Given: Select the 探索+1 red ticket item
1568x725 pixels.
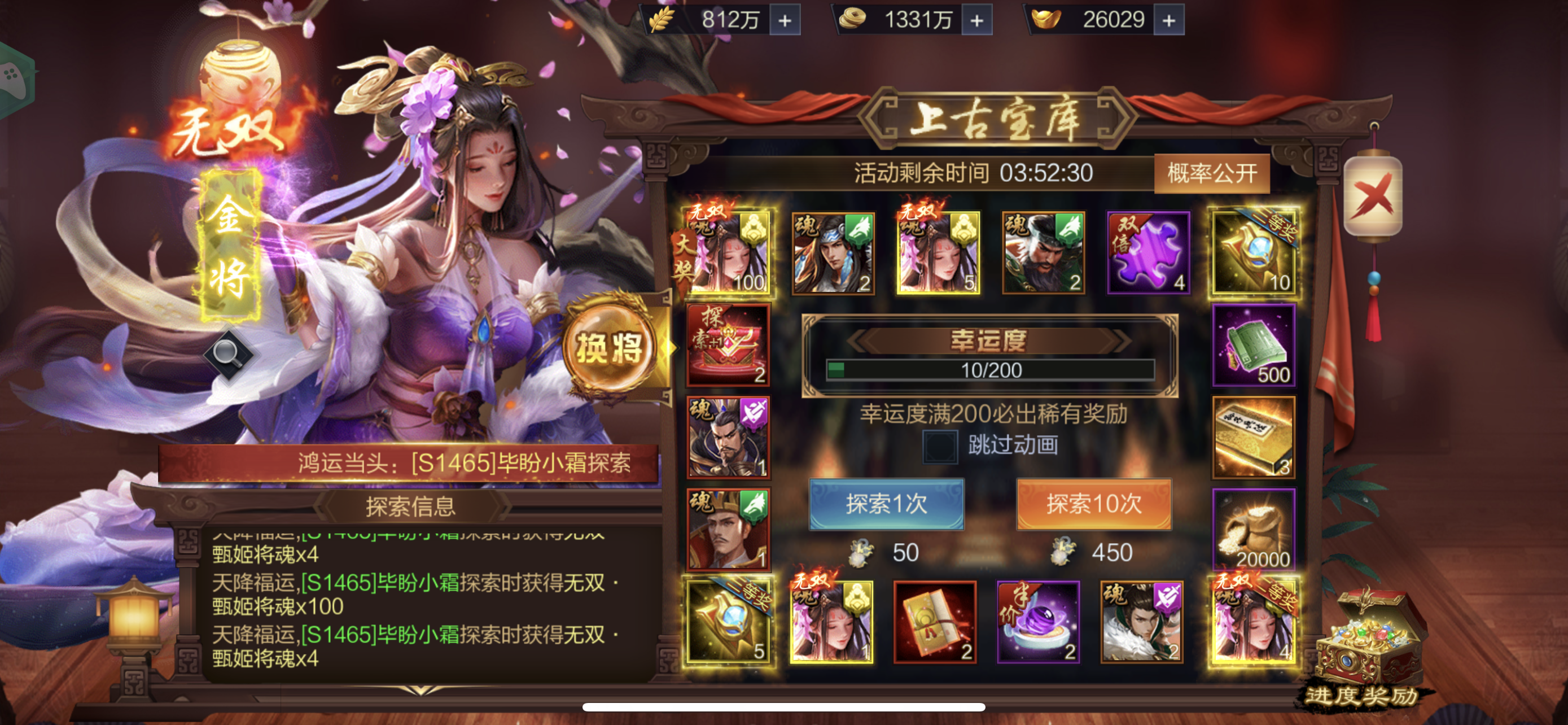Looking at the screenshot, I should (728, 344).
